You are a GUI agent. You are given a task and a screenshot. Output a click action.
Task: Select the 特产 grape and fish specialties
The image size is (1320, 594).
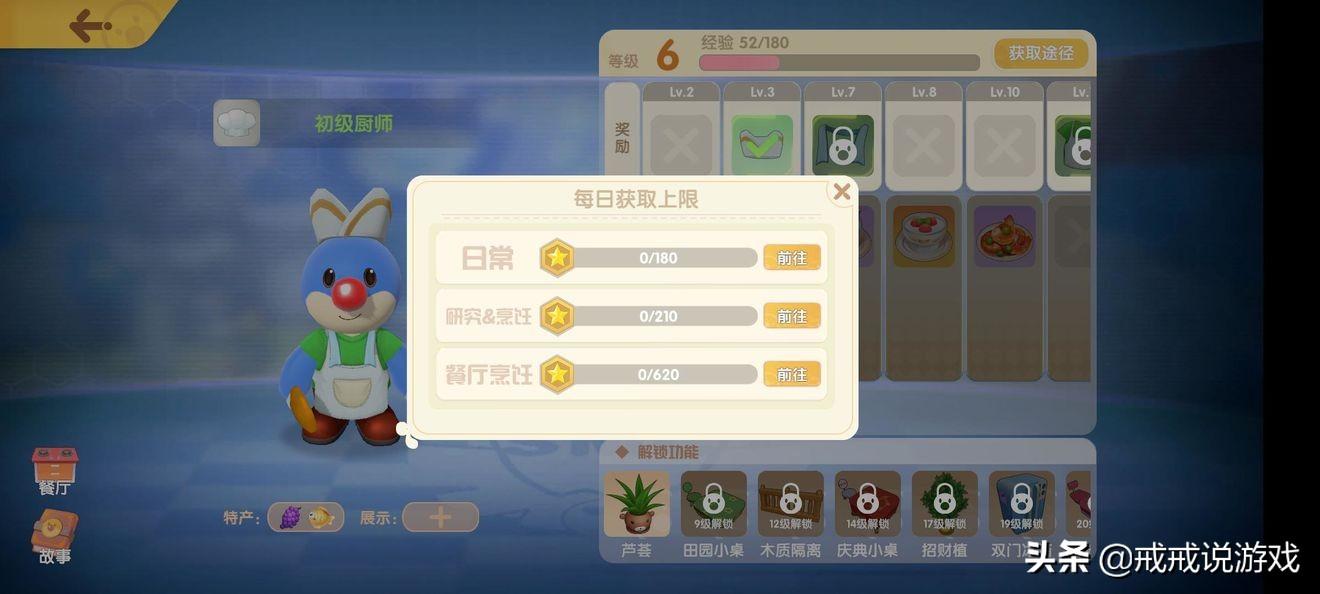[306, 517]
